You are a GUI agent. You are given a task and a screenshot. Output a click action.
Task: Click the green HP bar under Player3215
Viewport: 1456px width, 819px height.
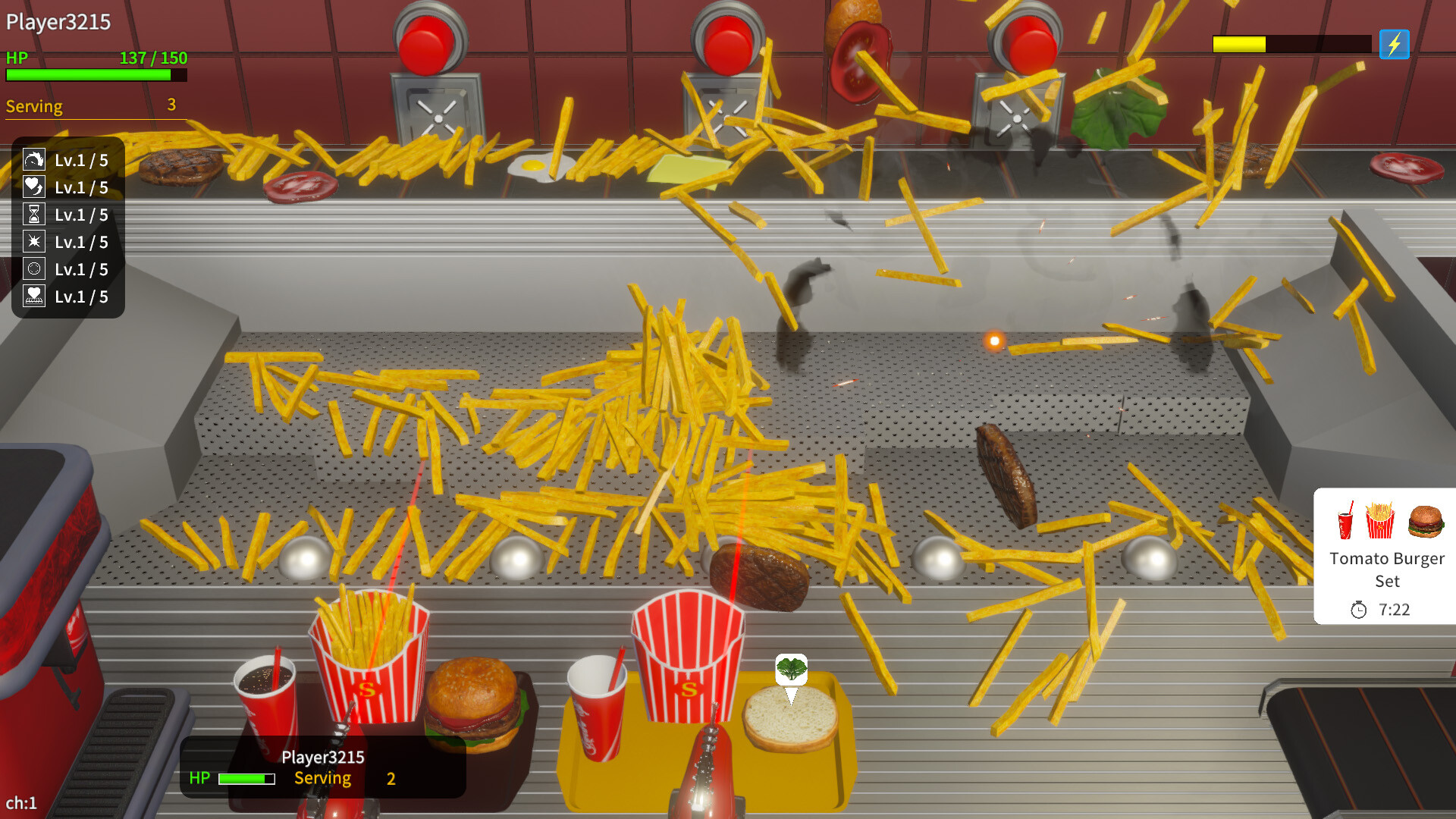pos(244,778)
